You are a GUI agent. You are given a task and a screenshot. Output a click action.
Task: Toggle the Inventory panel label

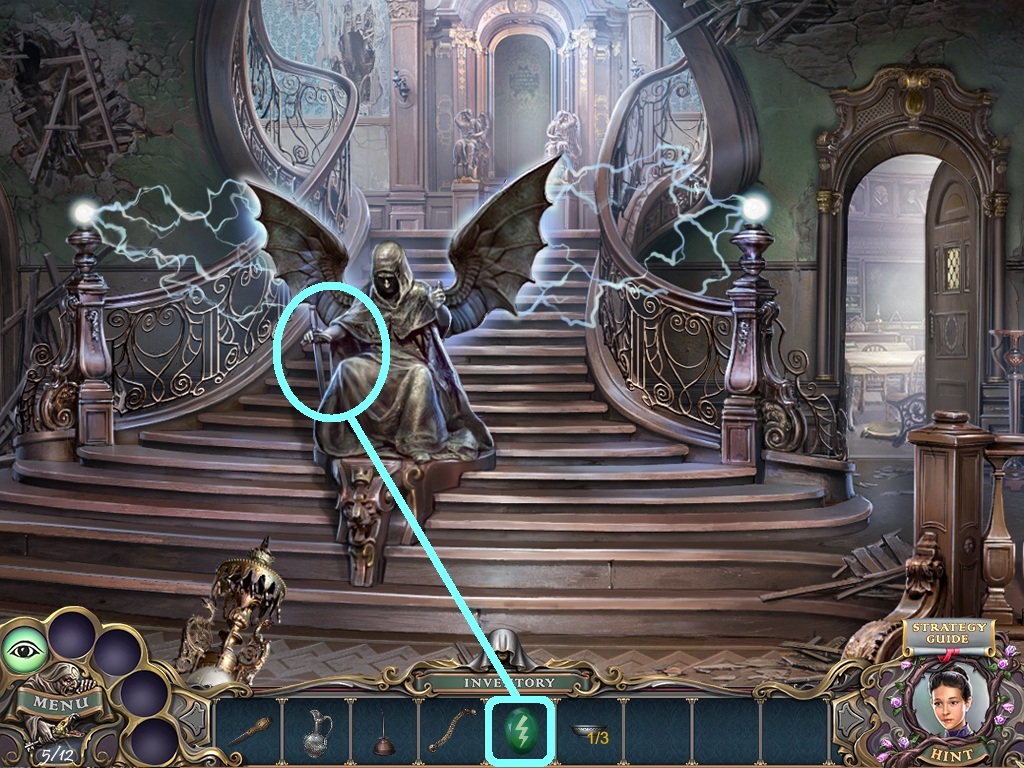(x=502, y=683)
